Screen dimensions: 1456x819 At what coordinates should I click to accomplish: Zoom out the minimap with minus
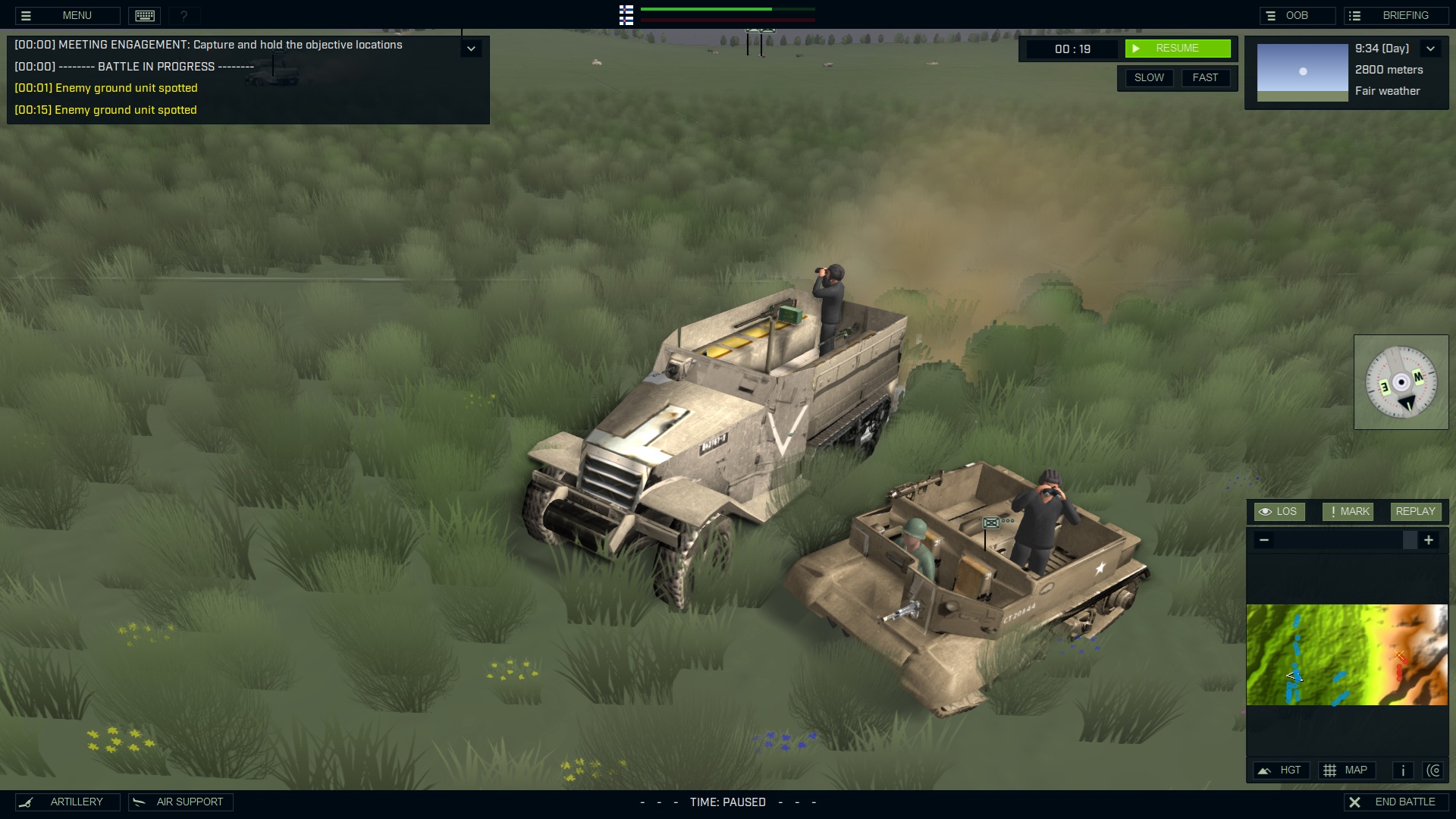point(1263,540)
